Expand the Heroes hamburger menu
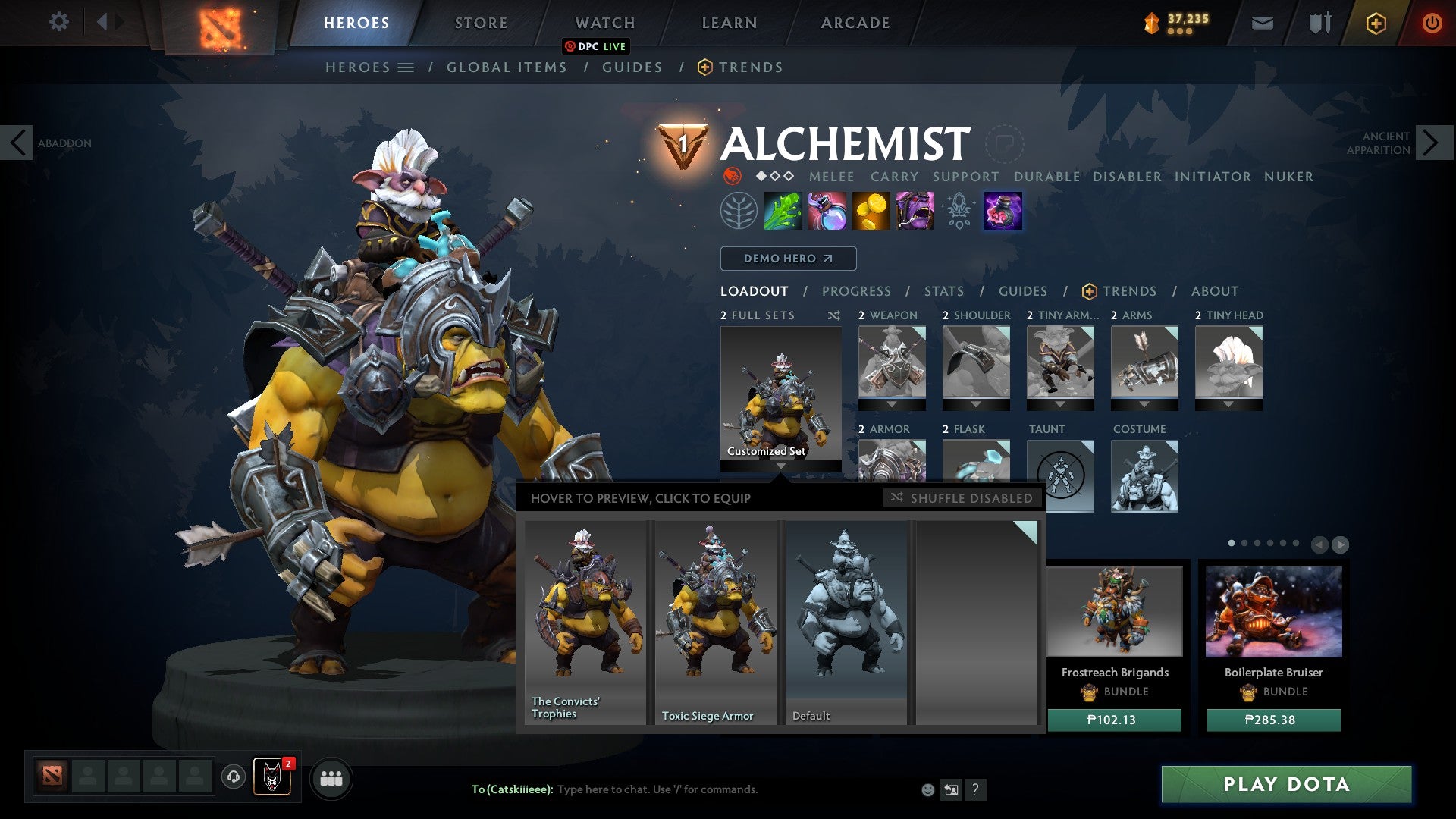 [x=406, y=67]
